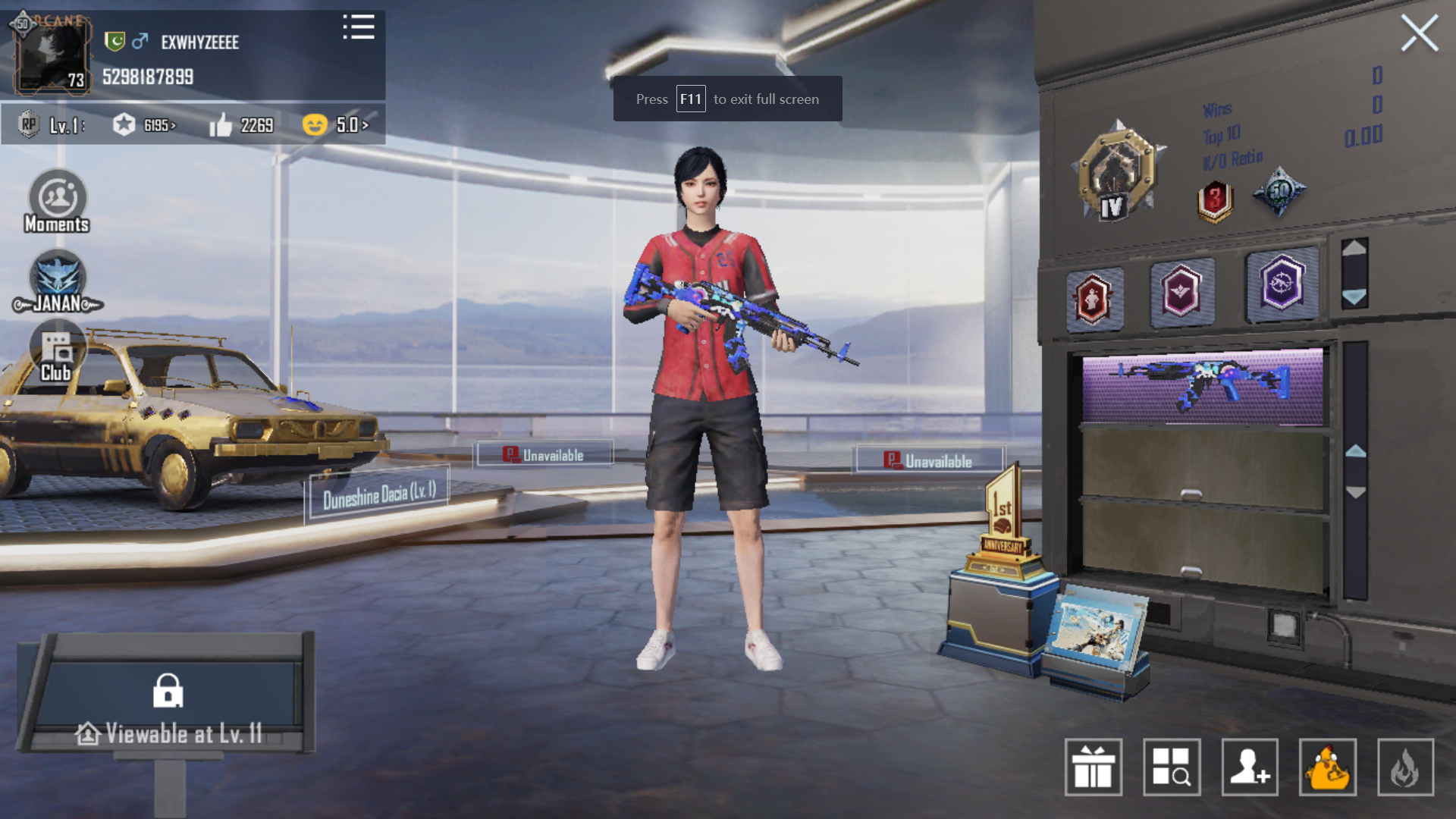Click the yellow chicken icon button
This screenshot has height=819, width=1456.
[1328, 767]
